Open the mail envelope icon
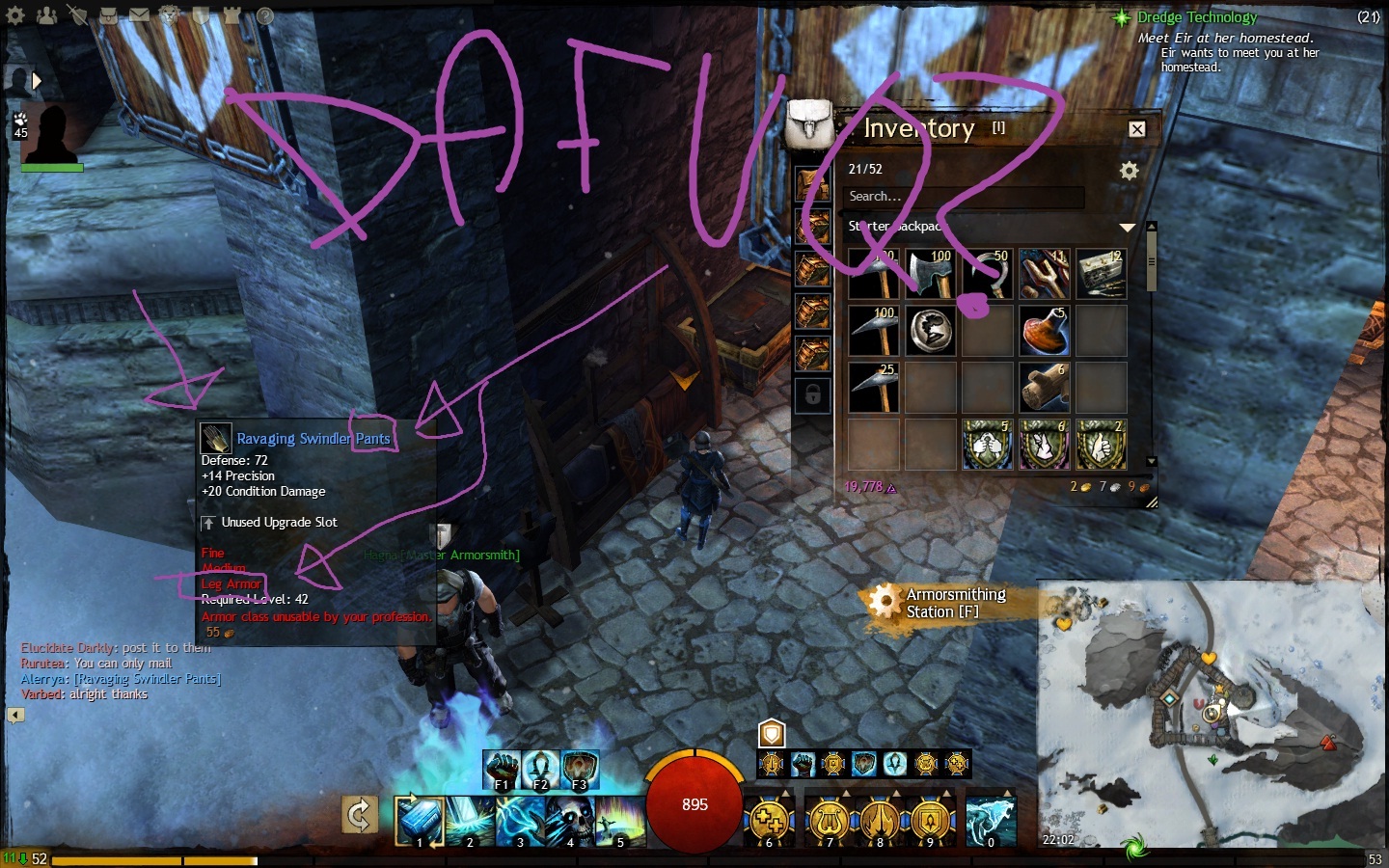This screenshot has width=1389, height=868. pyautogui.click(x=140, y=15)
